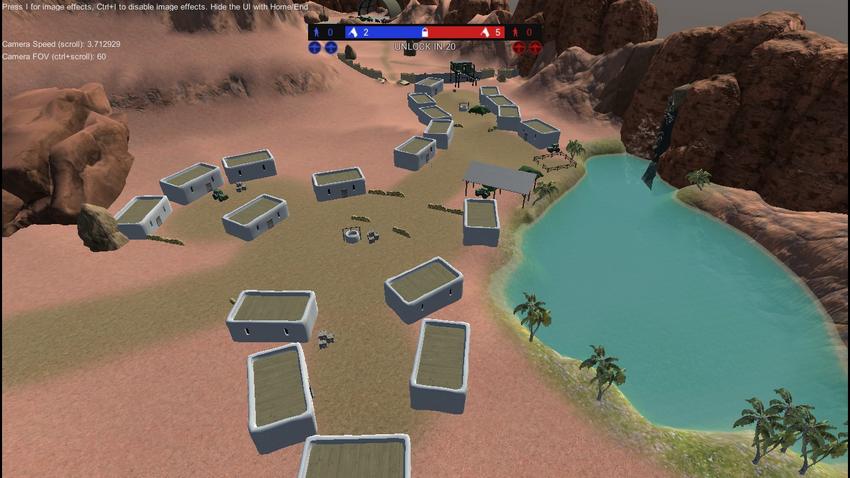
Task: Select the red team flag icon
Action: (485, 32)
